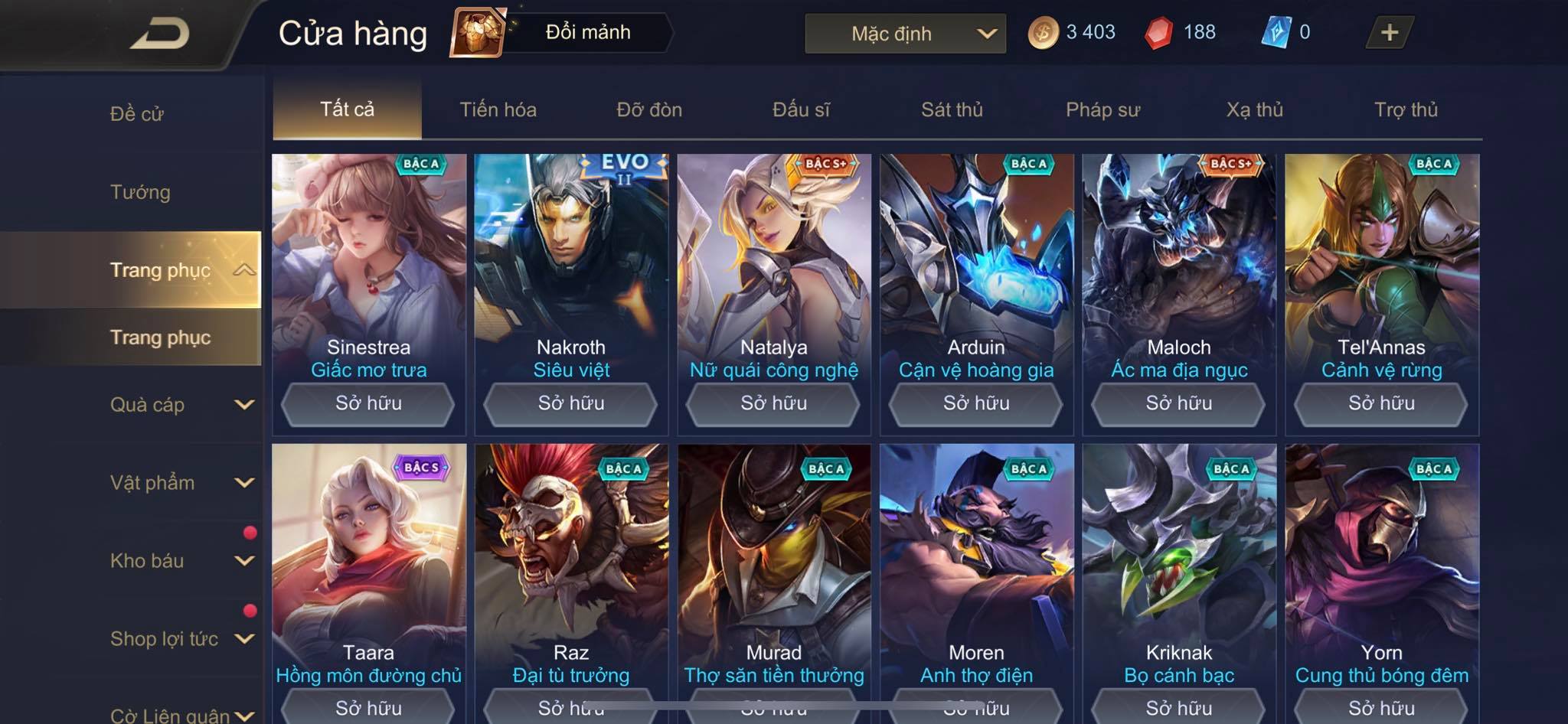Filter skins by Pháp sư
1568x724 pixels.
1102,109
